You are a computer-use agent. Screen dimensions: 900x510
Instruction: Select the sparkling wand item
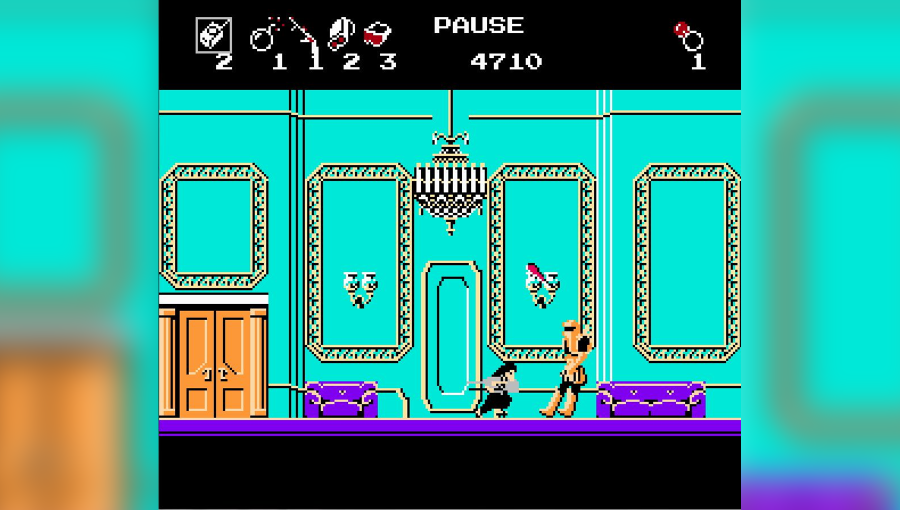point(306,35)
